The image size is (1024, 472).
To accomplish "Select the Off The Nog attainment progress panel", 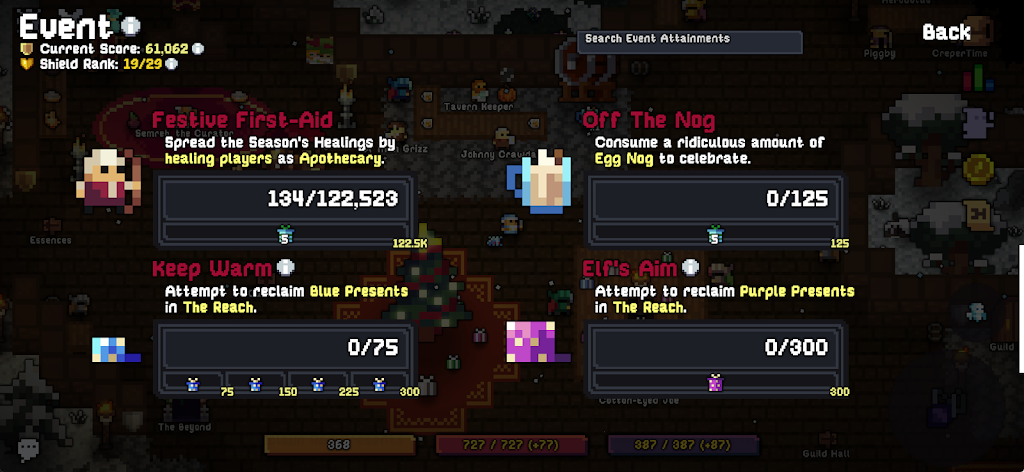I will point(714,209).
